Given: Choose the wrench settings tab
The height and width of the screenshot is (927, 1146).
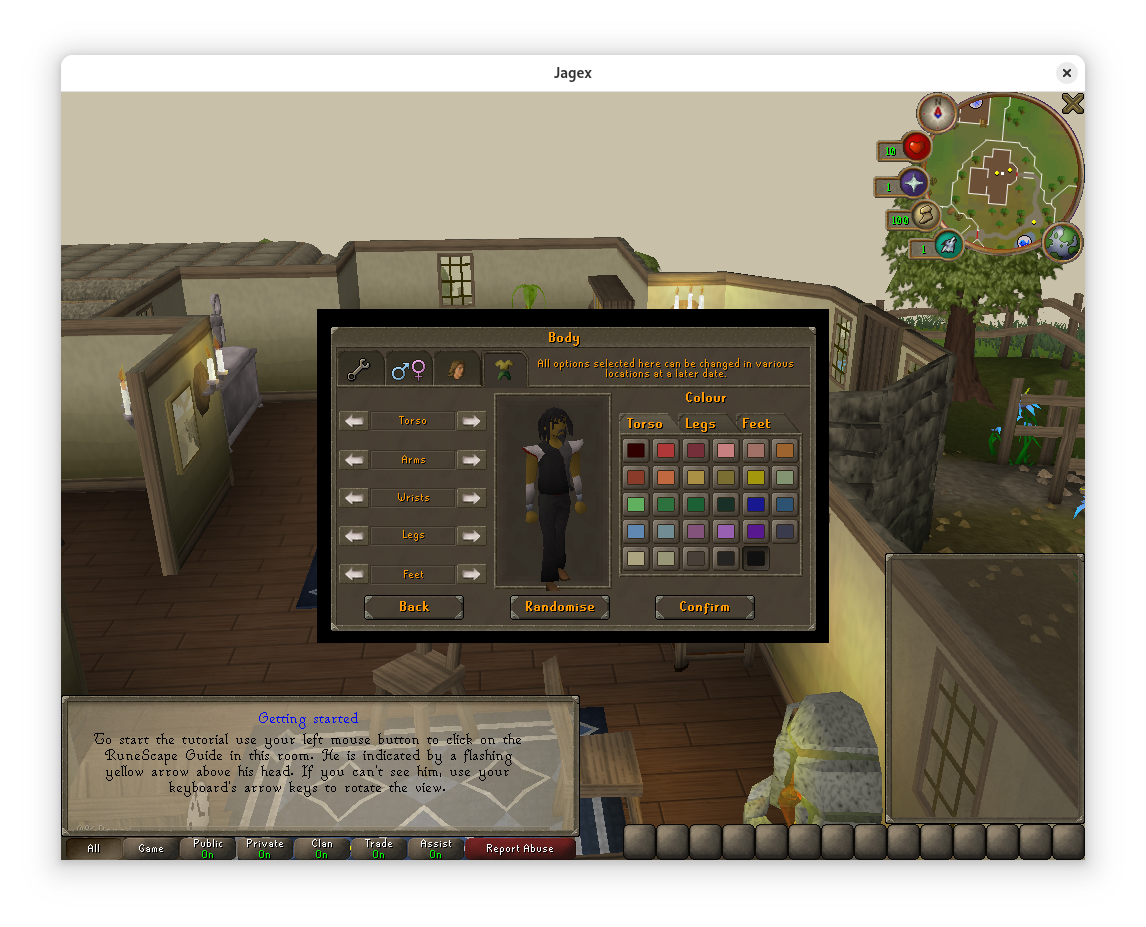Looking at the screenshot, I should coord(359,370).
